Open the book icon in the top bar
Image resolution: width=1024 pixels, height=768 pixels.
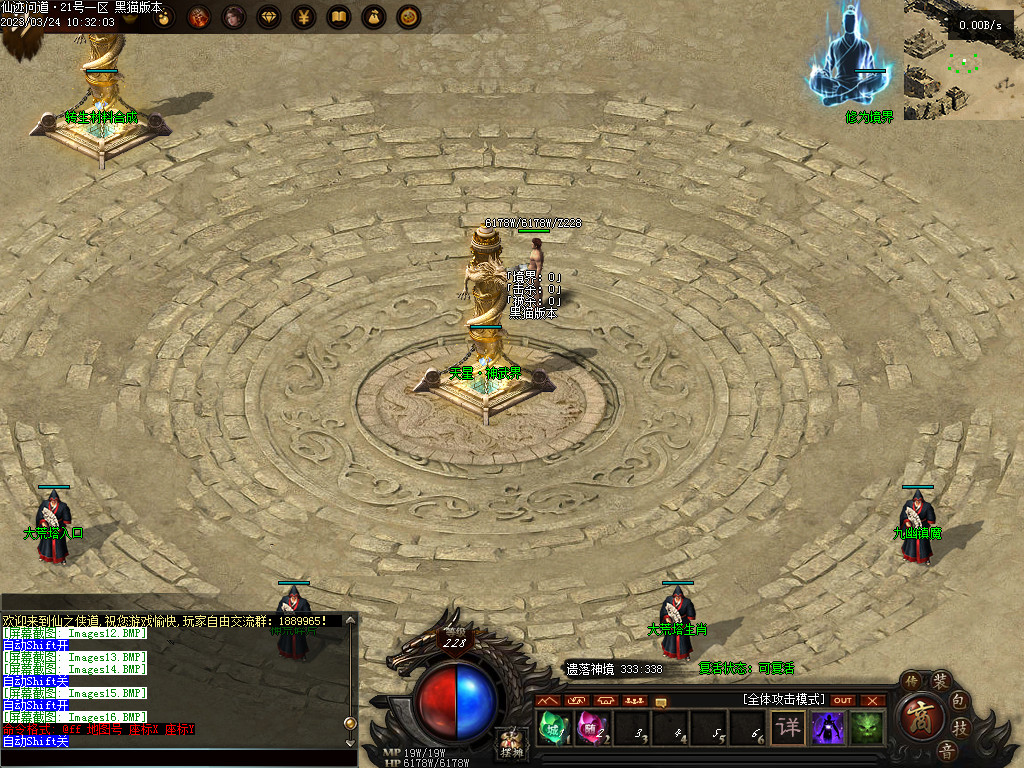(339, 17)
